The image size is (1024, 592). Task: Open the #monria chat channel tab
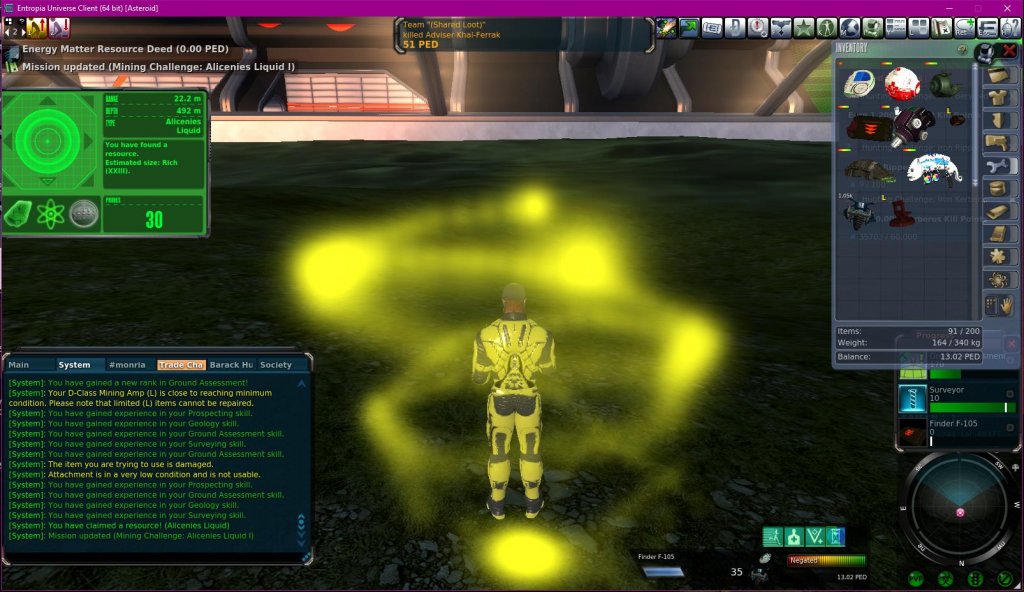(x=127, y=365)
